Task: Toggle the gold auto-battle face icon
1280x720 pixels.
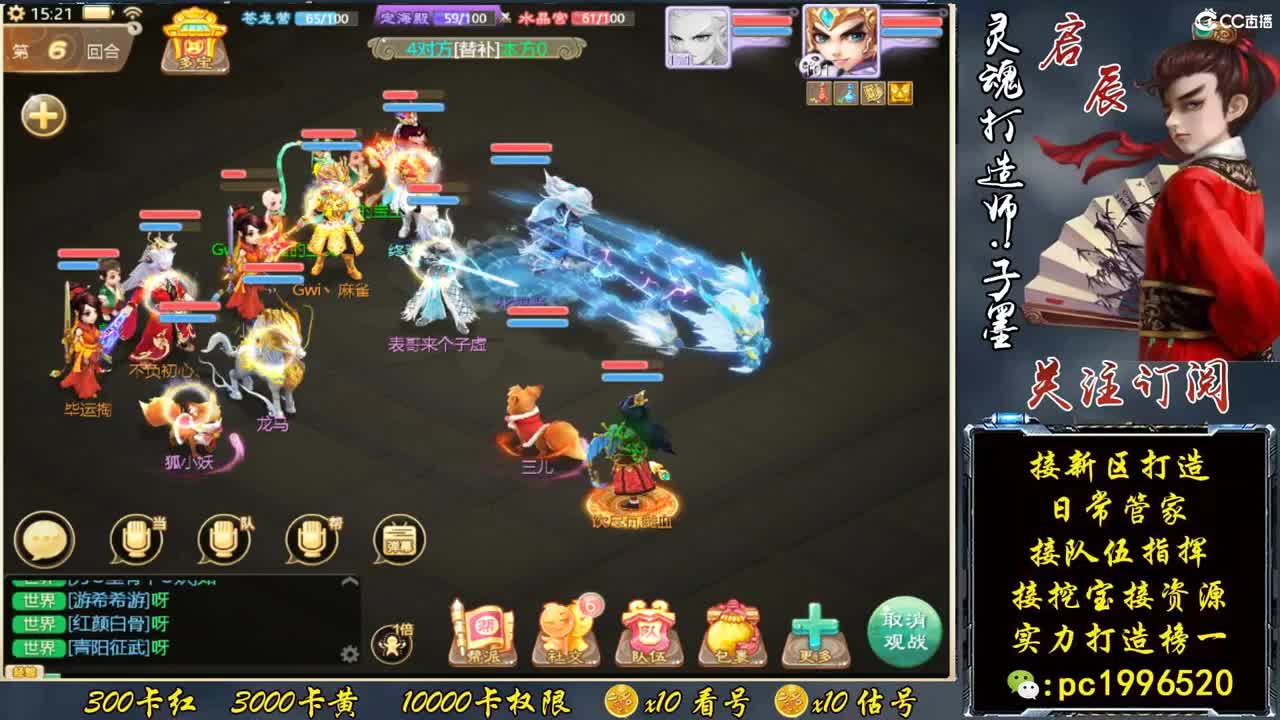Action: tap(898, 93)
